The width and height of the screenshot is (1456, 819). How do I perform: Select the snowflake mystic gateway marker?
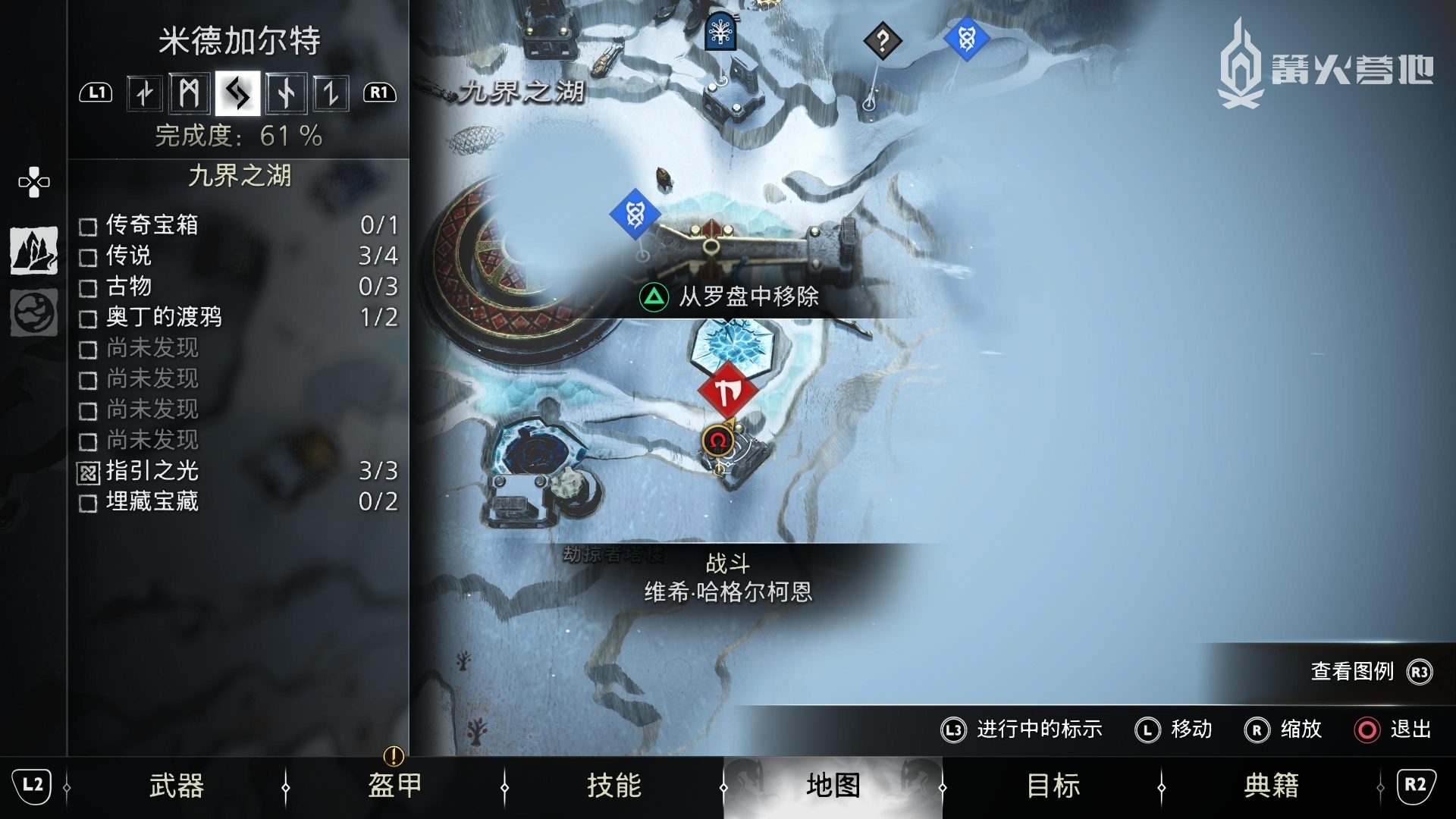pyautogui.click(x=720, y=32)
